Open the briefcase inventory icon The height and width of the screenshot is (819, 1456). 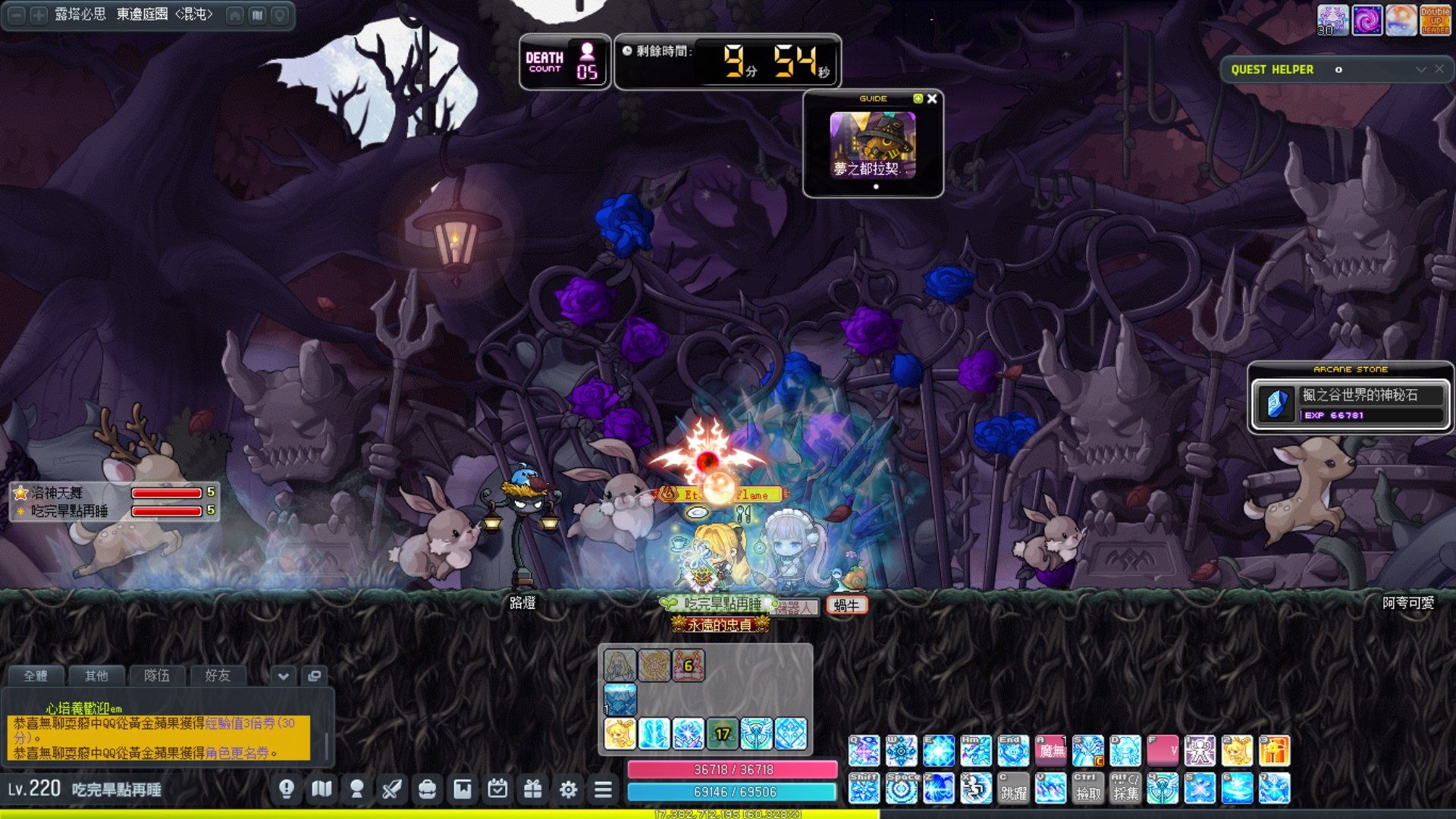click(427, 789)
